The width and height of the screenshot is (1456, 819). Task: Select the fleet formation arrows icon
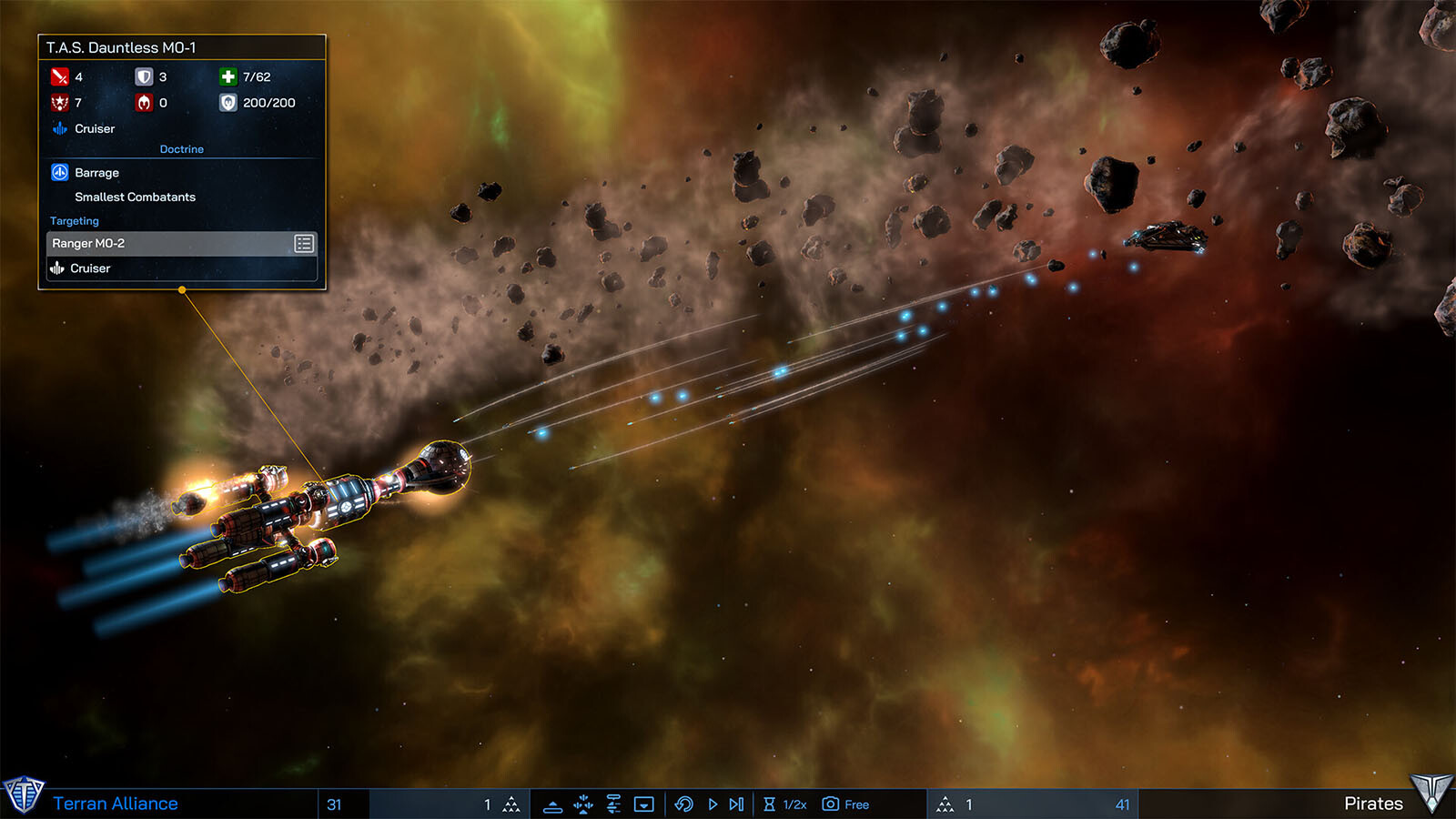pyautogui.click(x=583, y=804)
